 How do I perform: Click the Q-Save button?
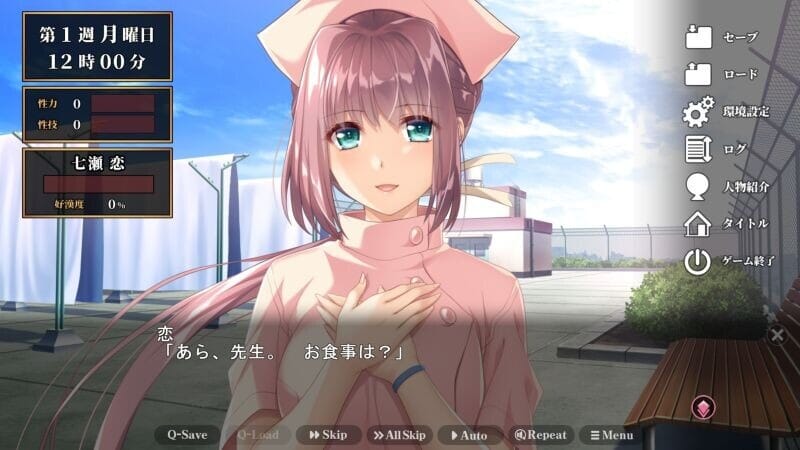187,435
